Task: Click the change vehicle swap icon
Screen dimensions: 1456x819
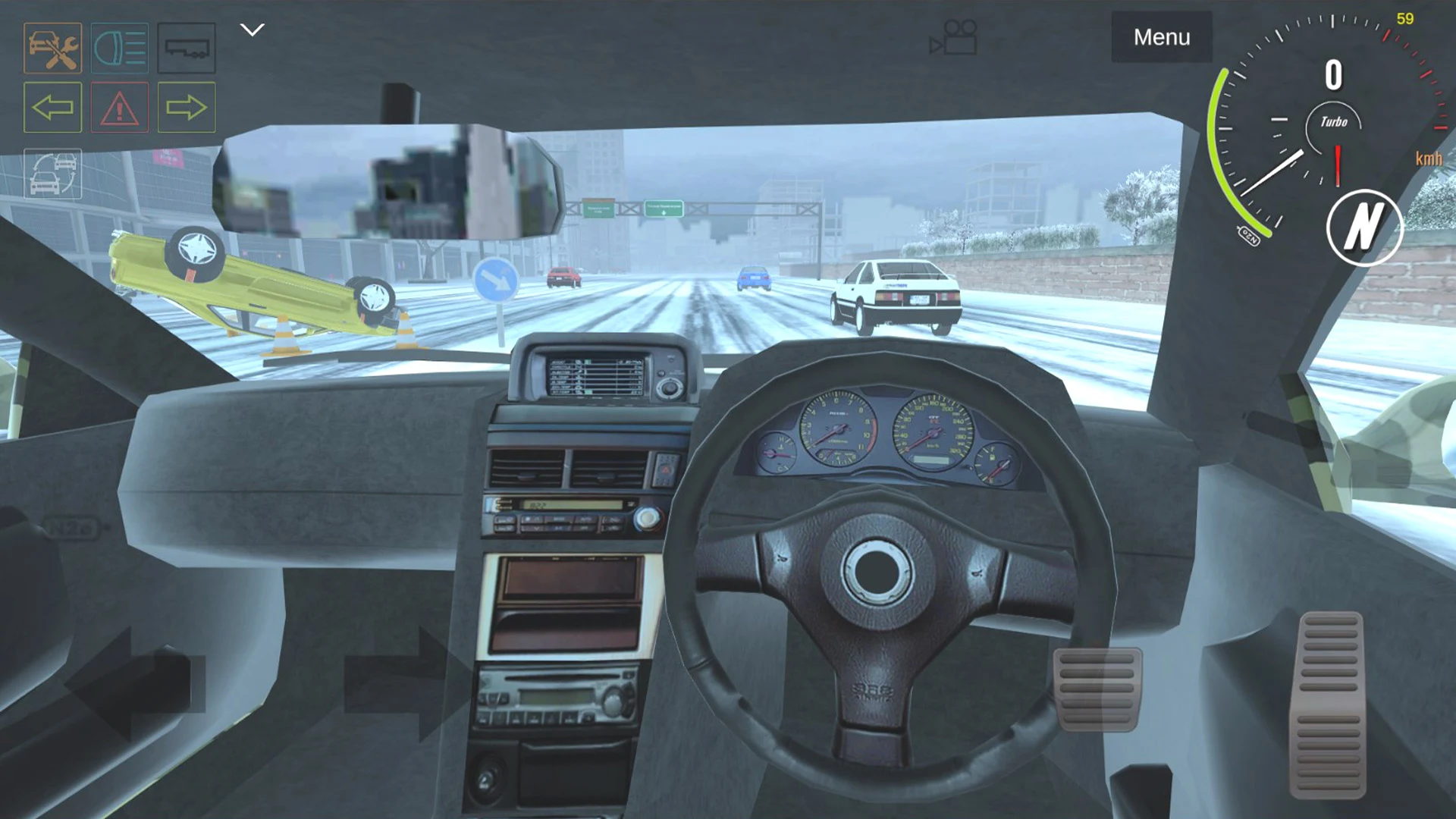Action: (x=52, y=173)
